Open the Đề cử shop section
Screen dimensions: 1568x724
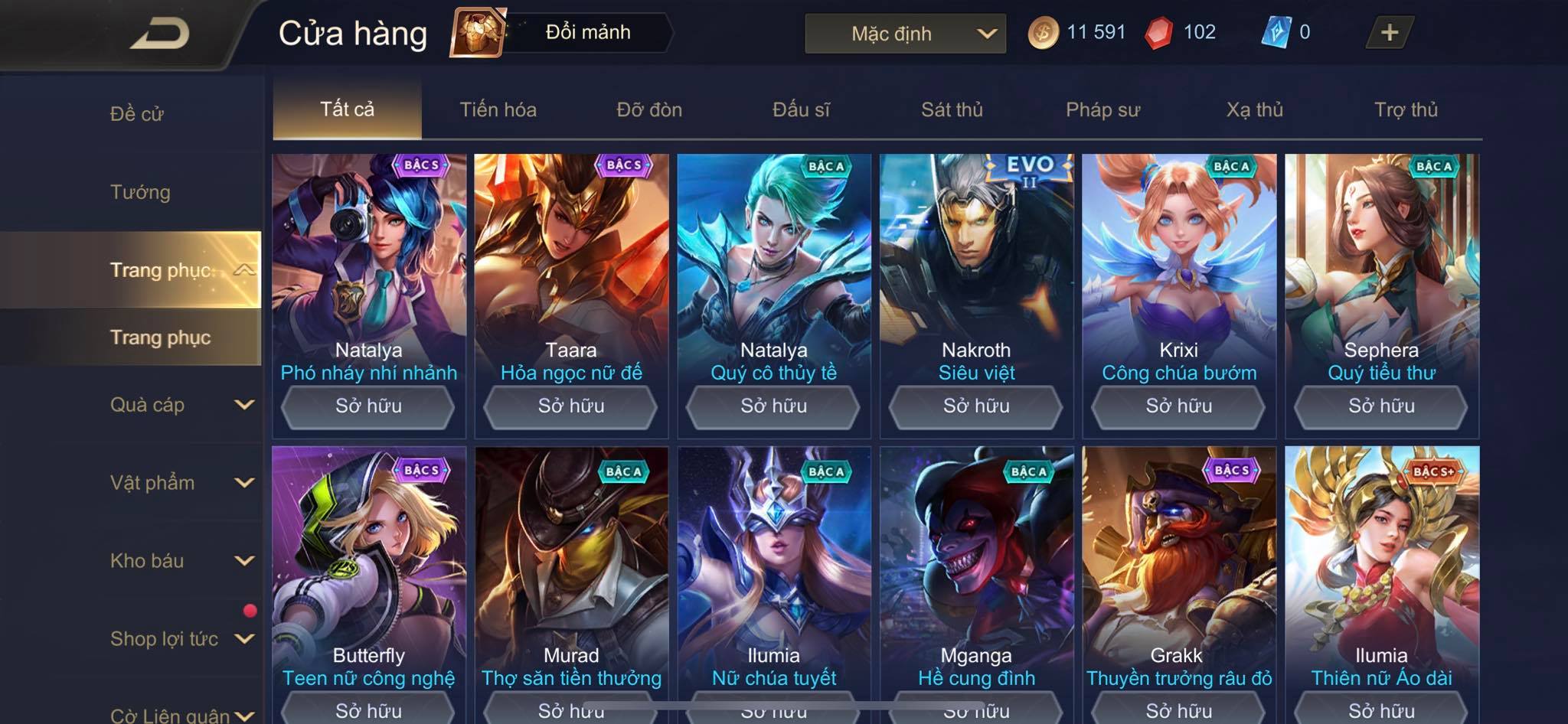coord(137,114)
